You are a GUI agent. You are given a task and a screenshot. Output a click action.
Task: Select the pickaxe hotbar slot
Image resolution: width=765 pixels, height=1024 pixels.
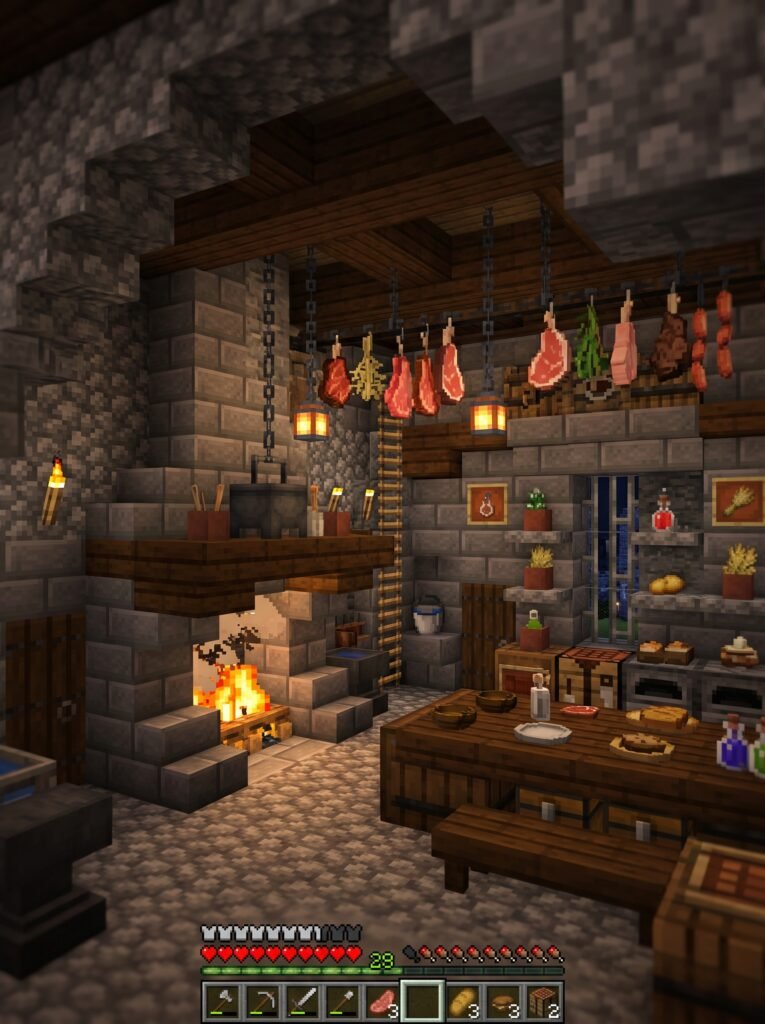coord(262,1001)
